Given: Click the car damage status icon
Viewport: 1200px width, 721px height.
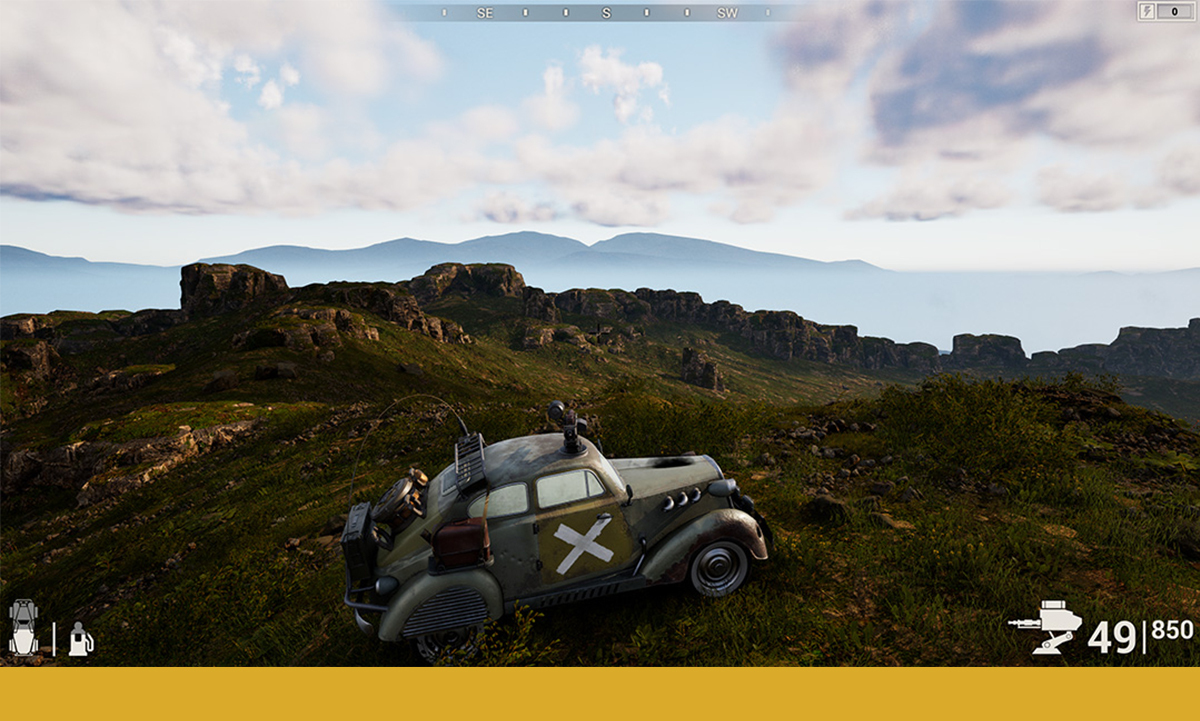Looking at the screenshot, I should (x=23, y=628).
